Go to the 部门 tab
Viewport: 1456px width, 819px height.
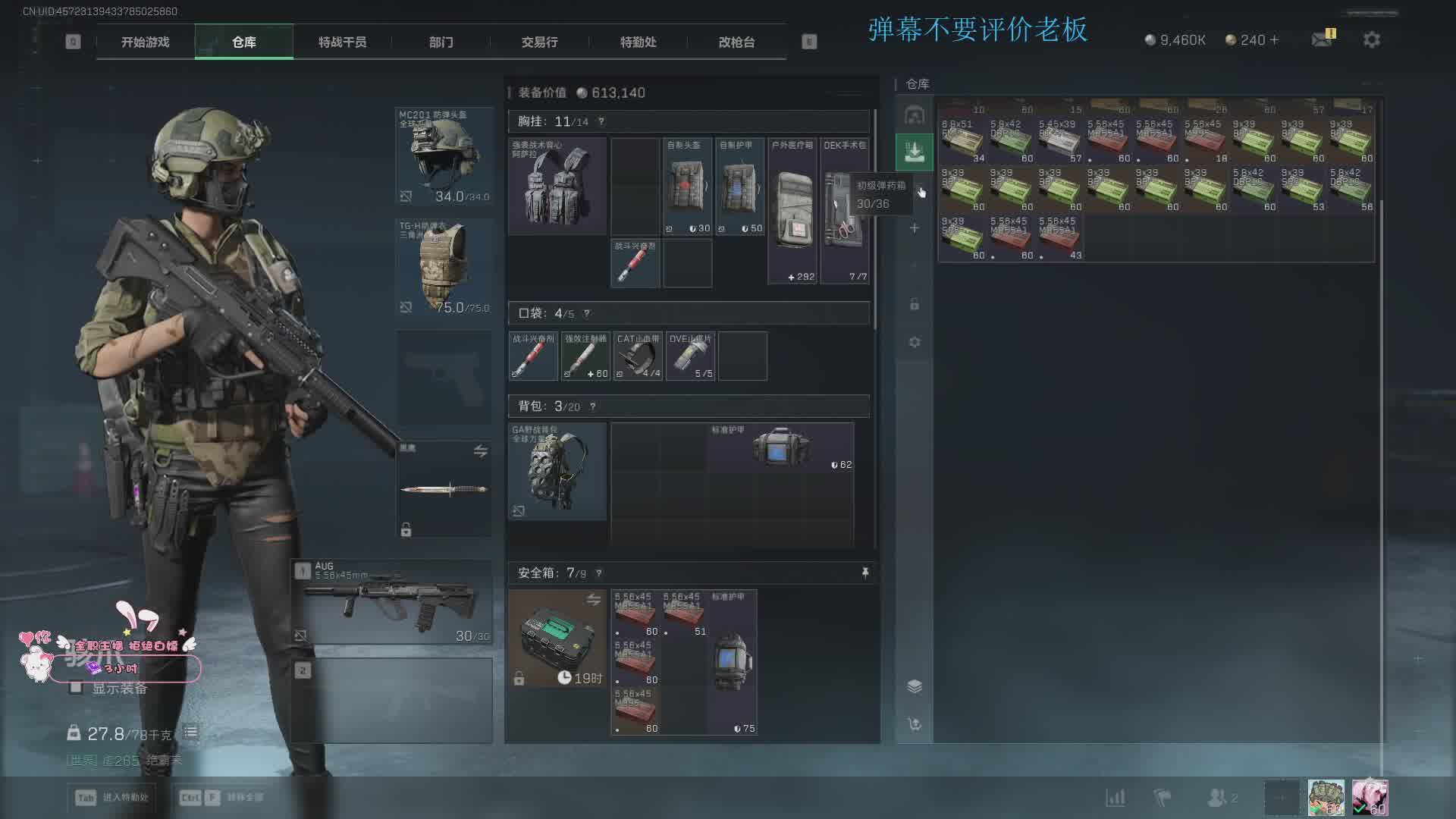[441, 42]
